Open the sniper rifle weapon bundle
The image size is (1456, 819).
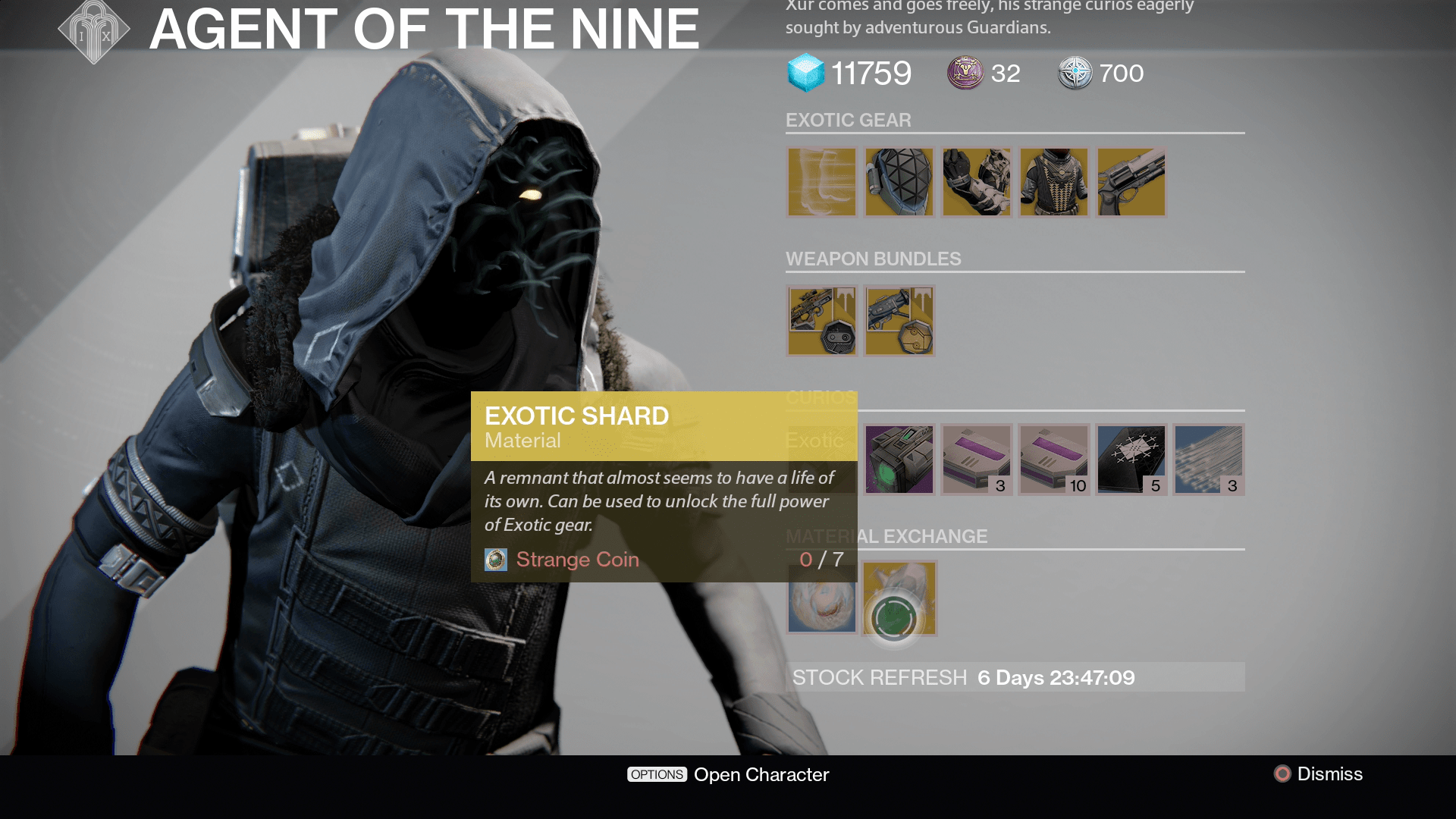822,320
